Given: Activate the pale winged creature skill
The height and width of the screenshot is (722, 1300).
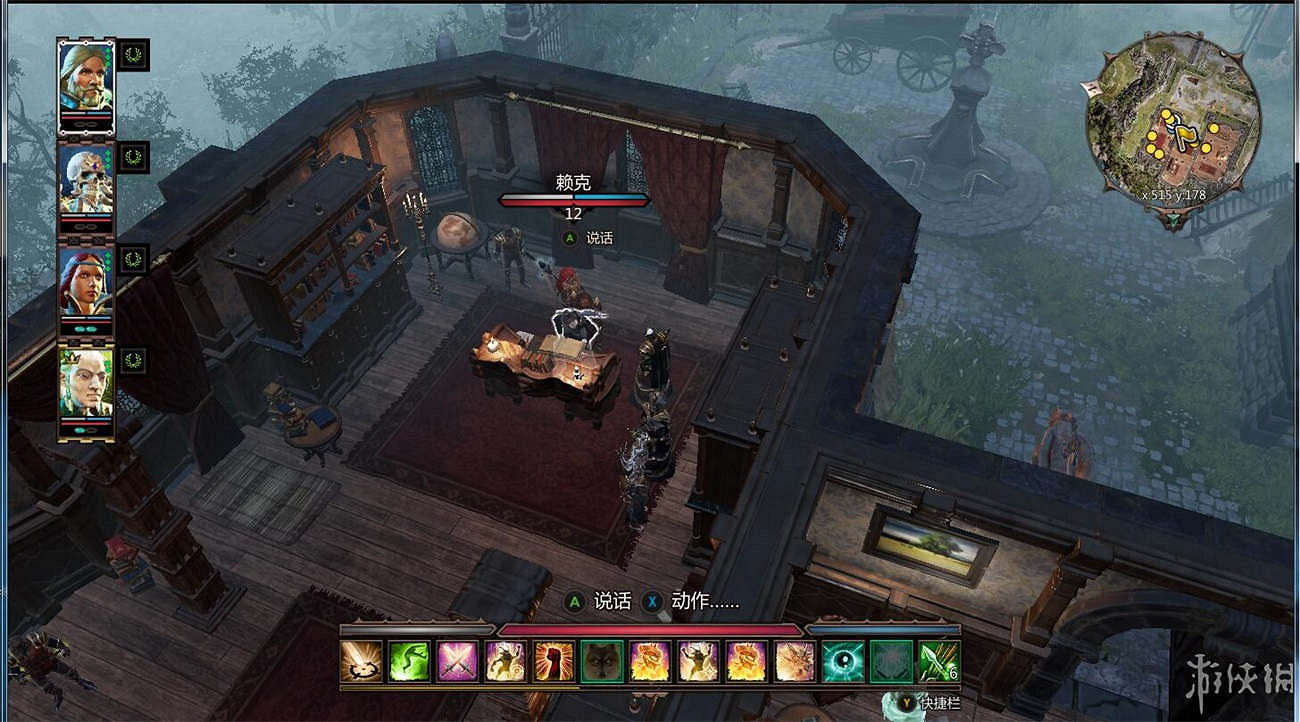Looking at the screenshot, I should tap(794, 661).
